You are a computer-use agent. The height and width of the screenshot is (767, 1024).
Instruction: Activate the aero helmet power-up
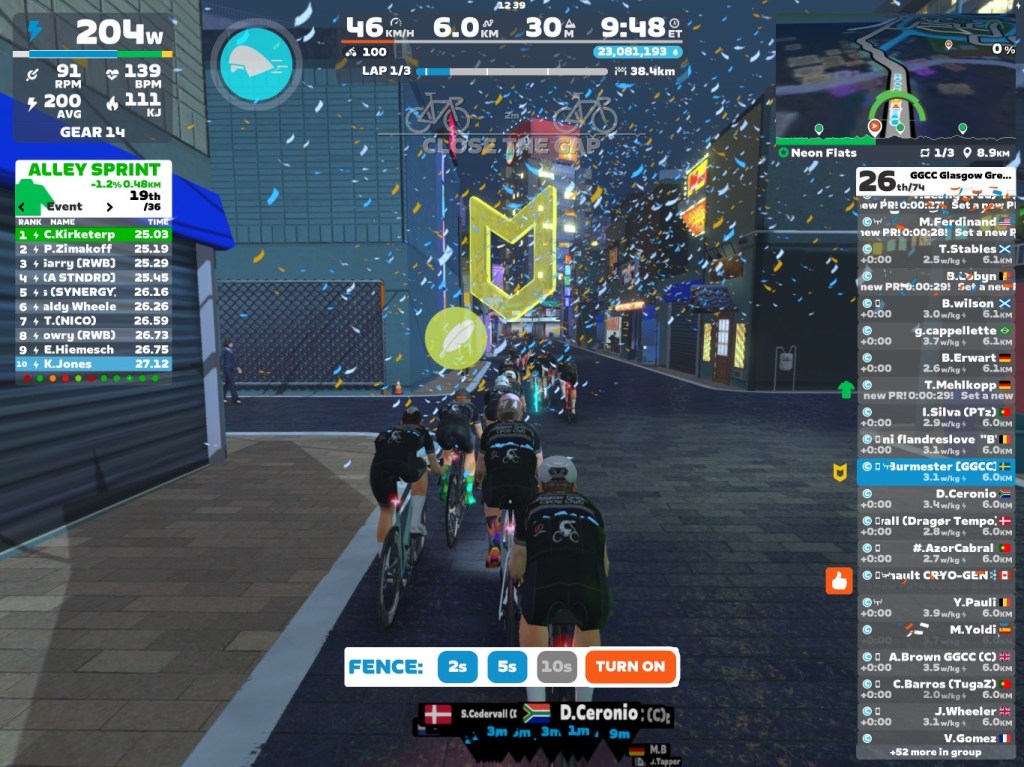pos(256,64)
